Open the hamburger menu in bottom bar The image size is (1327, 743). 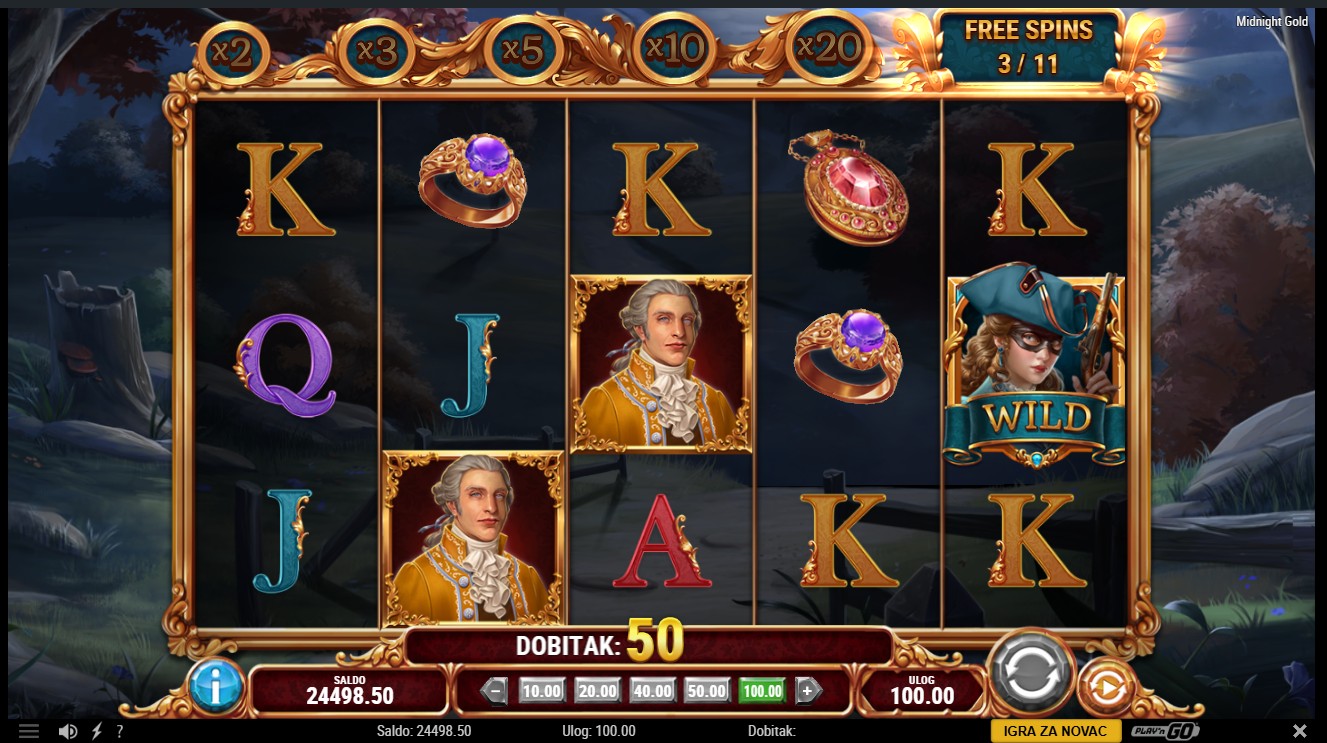point(28,731)
